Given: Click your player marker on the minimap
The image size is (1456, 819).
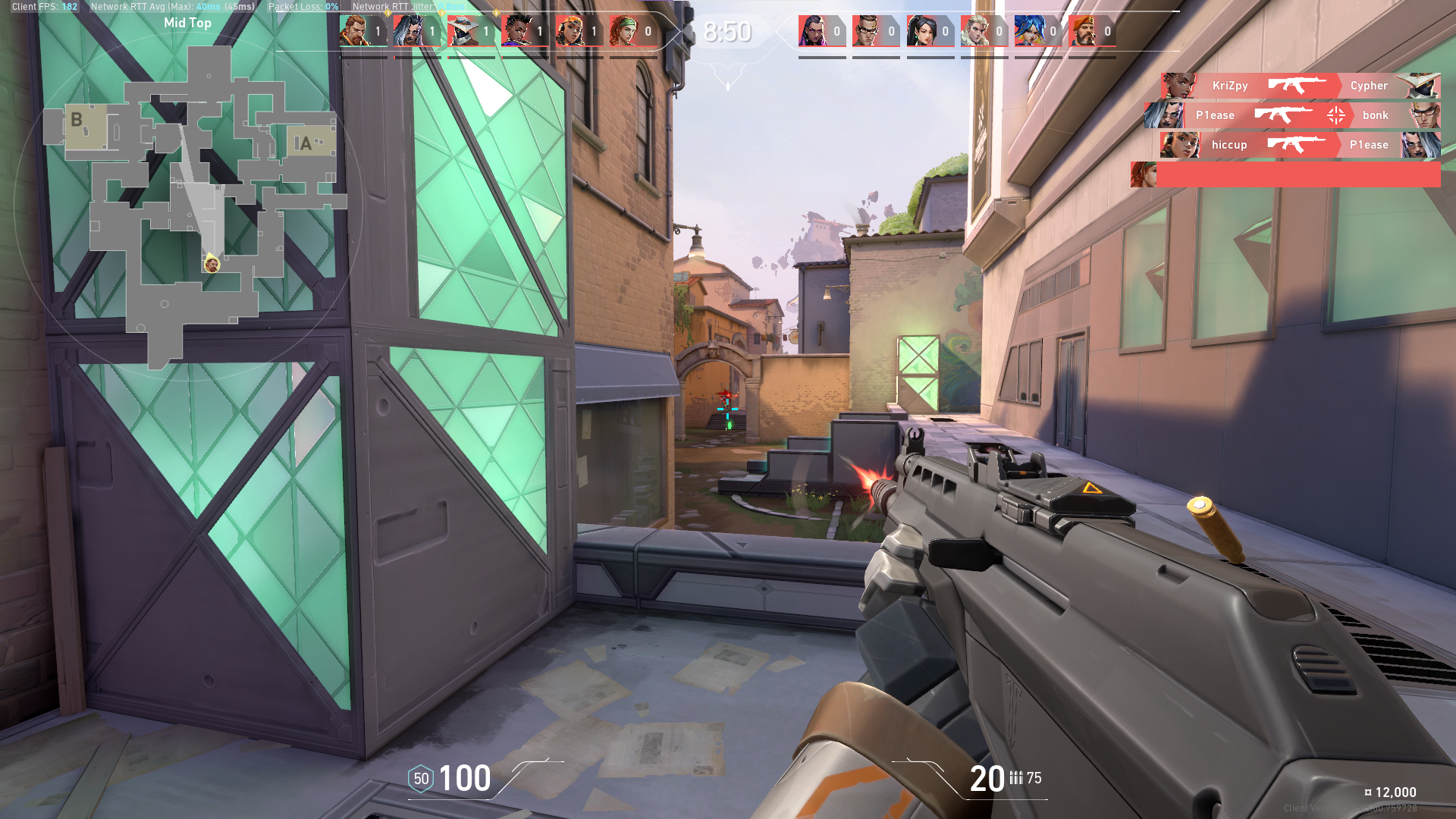Looking at the screenshot, I should 212,264.
